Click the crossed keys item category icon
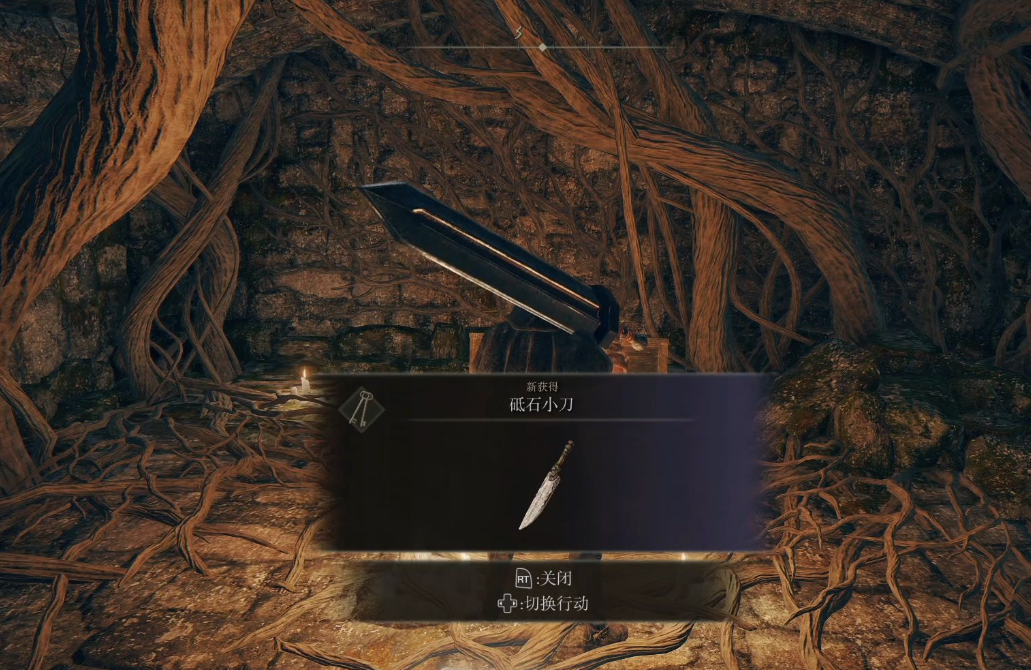Viewport: 1031px width, 670px height. point(361,410)
